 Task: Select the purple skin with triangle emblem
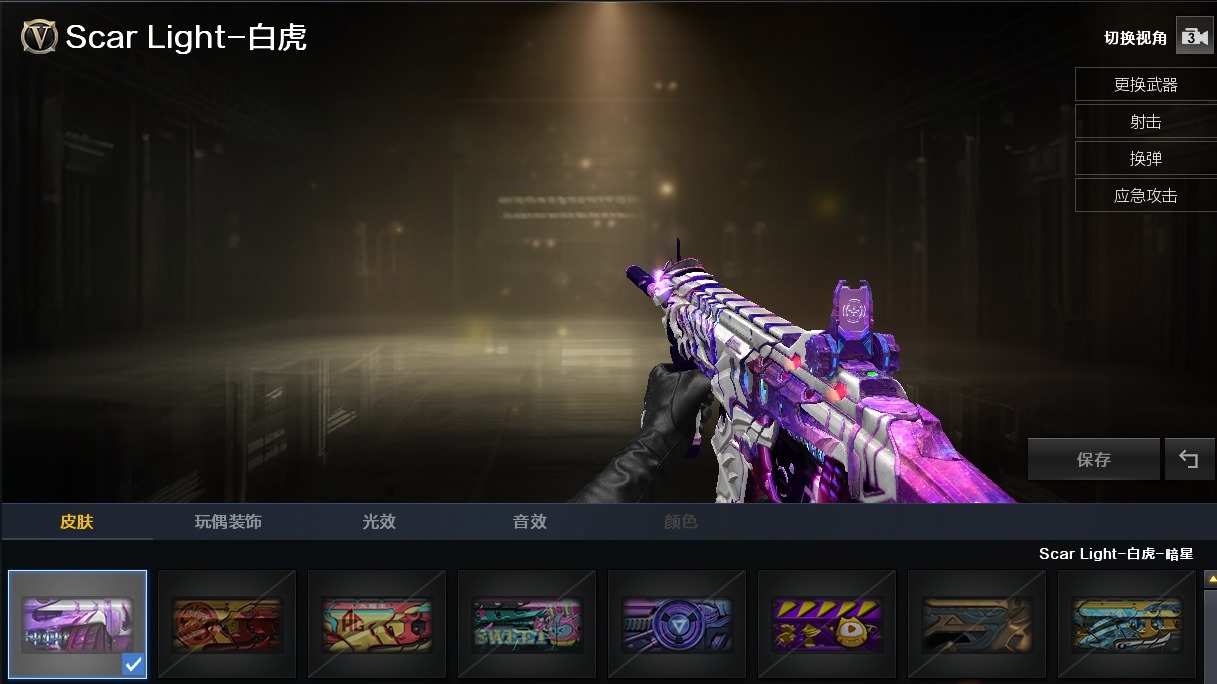click(x=677, y=624)
